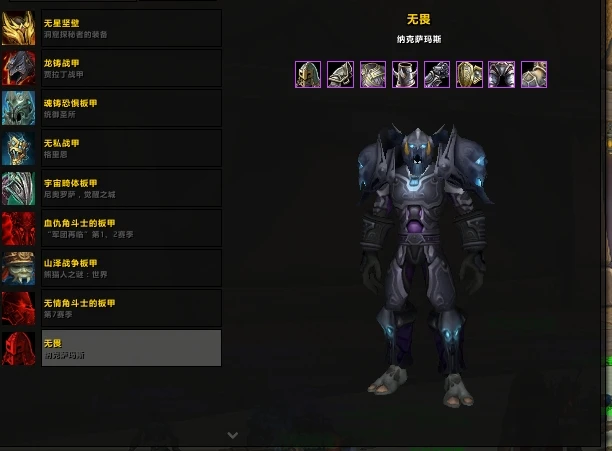Click the helmet item icon

[308, 75]
